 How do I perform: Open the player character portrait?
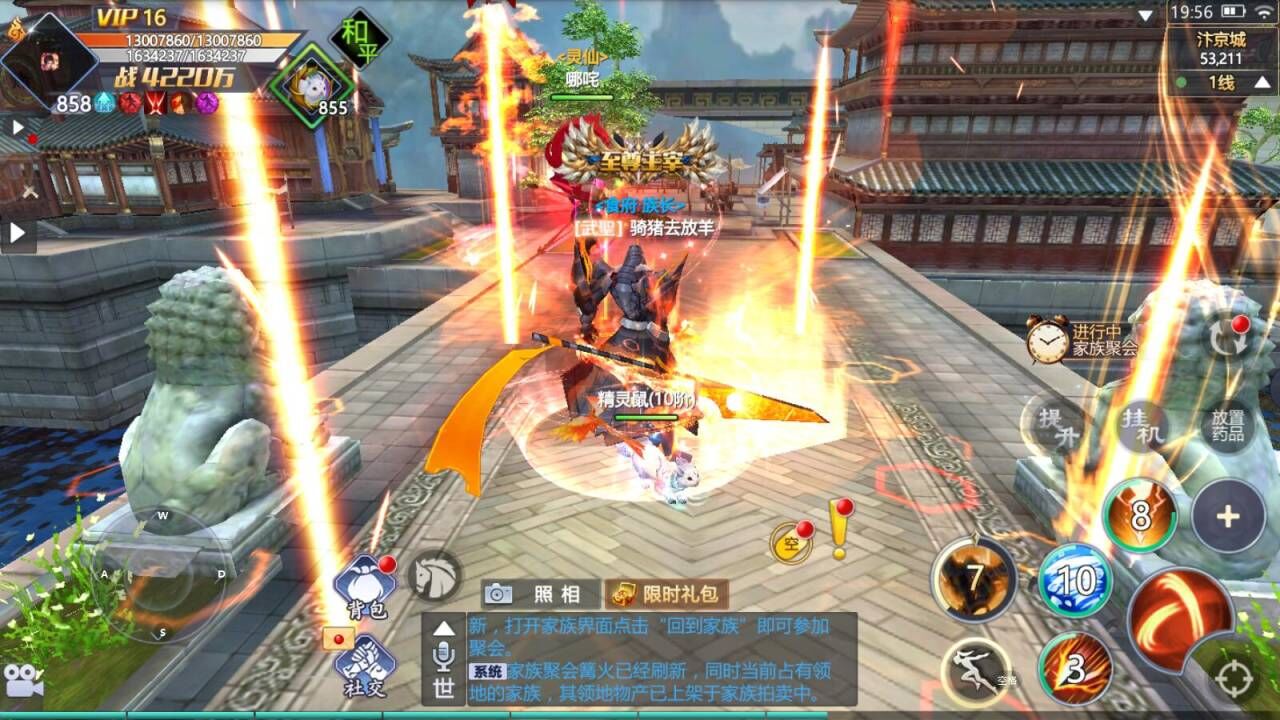pos(48,58)
